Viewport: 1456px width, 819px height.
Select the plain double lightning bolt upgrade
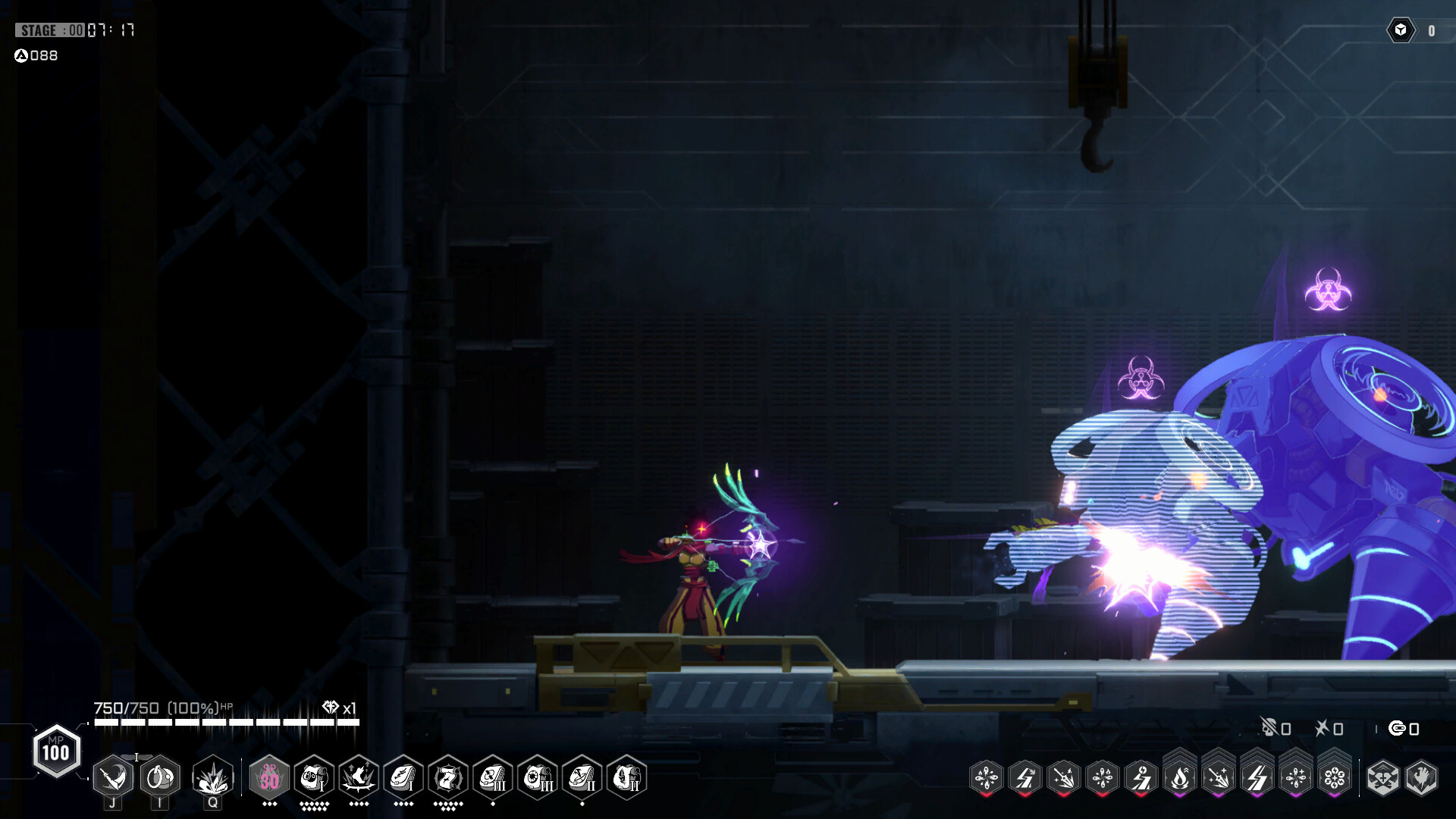pyautogui.click(x=1257, y=777)
